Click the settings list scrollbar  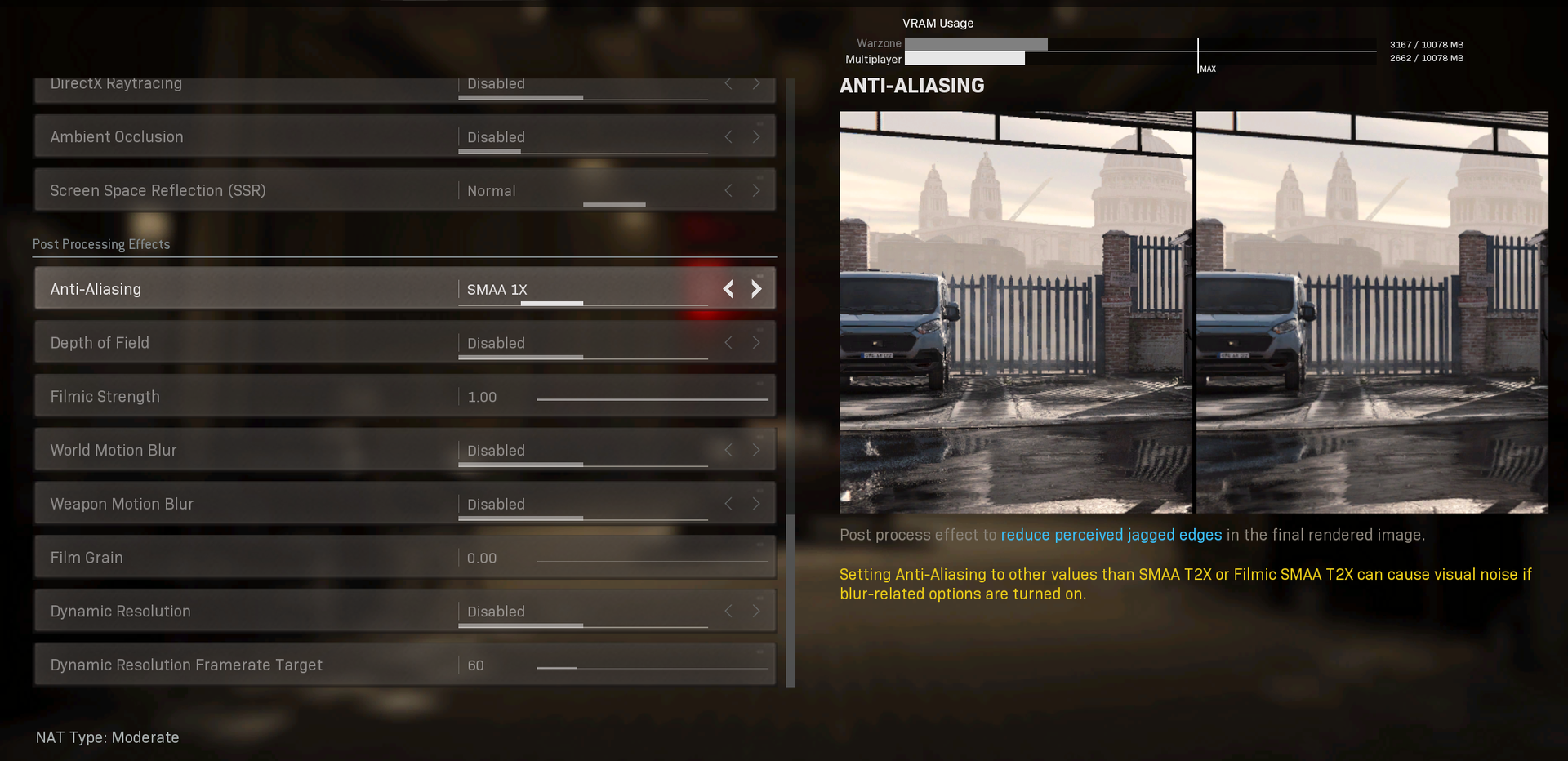[790, 600]
